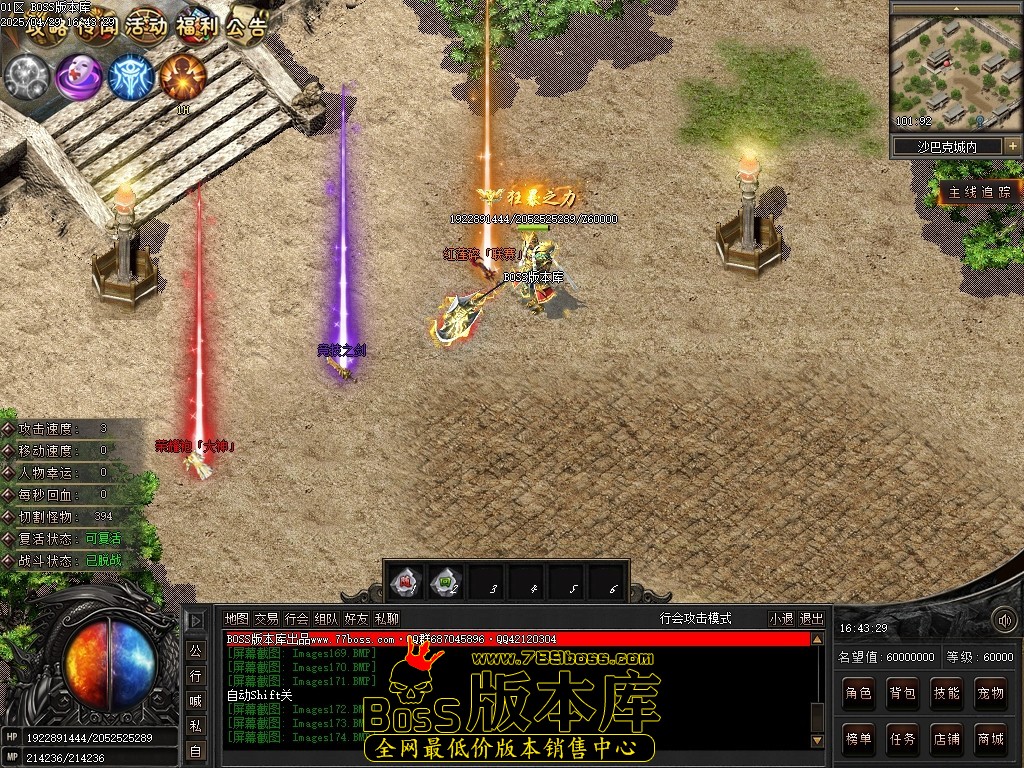Collapse the minimap using top arrow bar
Viewport: 1024px width, 768px height.
[954, 8]
